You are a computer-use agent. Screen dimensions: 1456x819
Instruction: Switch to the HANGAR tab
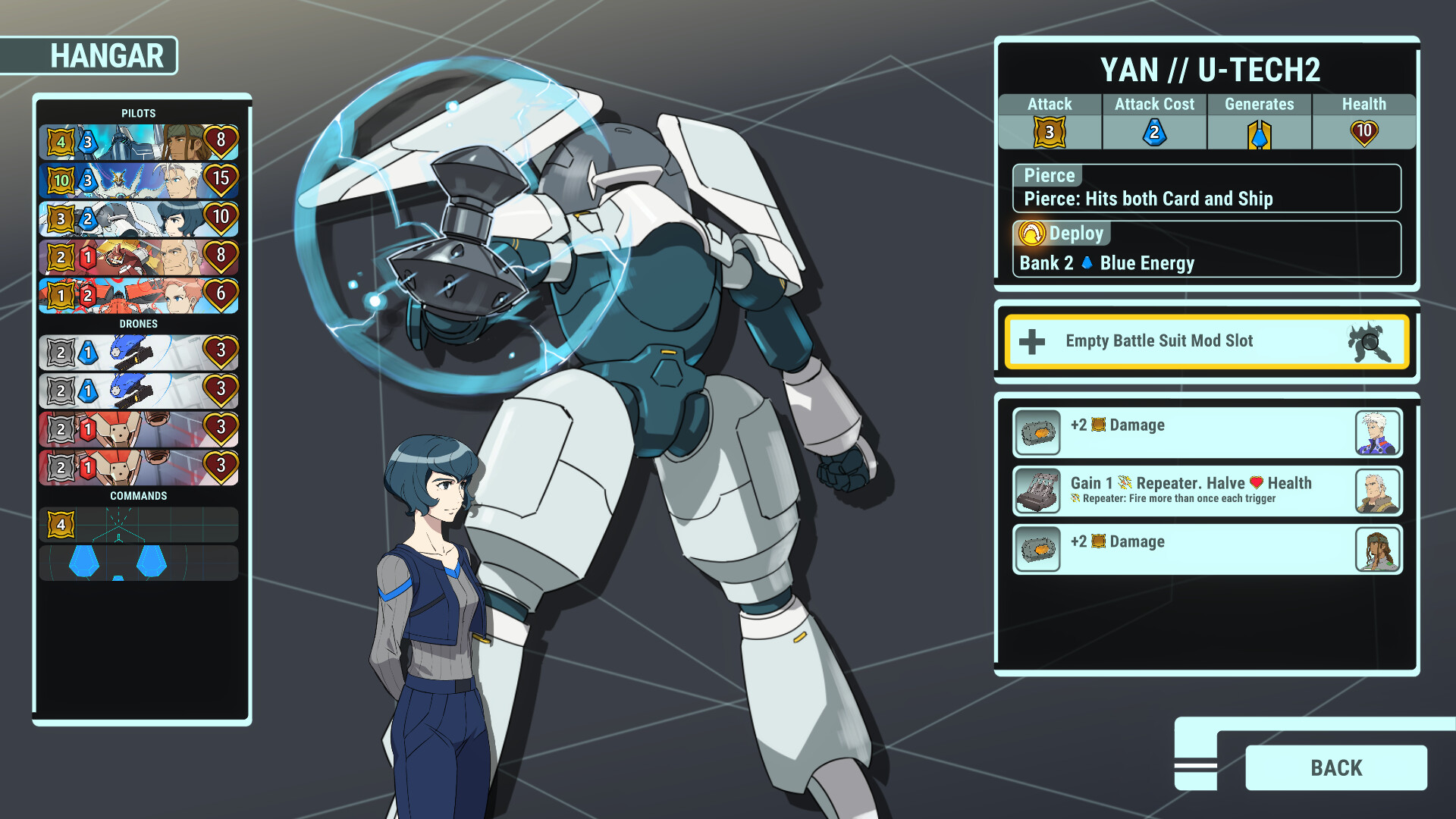(x=107, y=55)
